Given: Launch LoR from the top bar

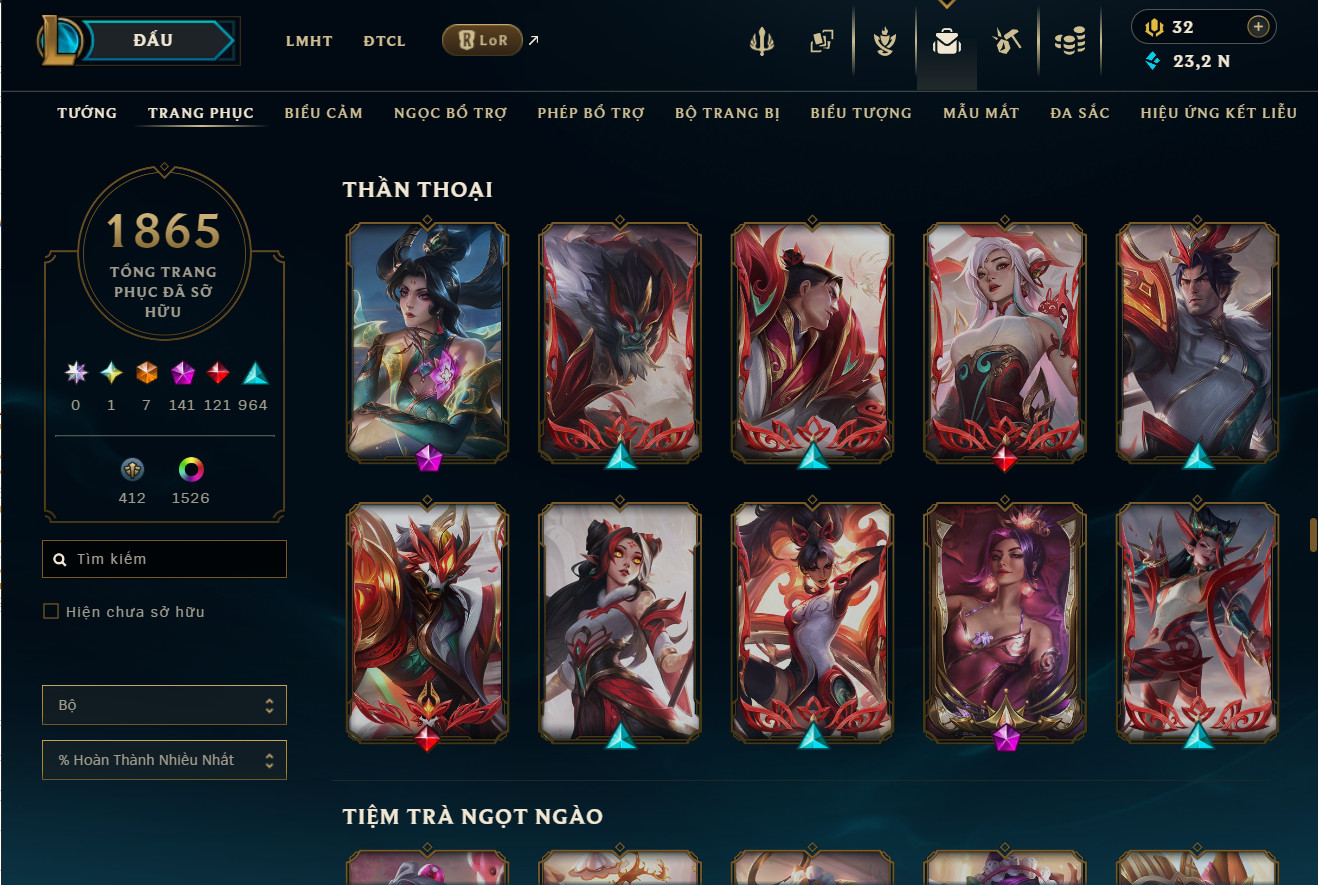Looking at the screenshot, I should (482, 40).
